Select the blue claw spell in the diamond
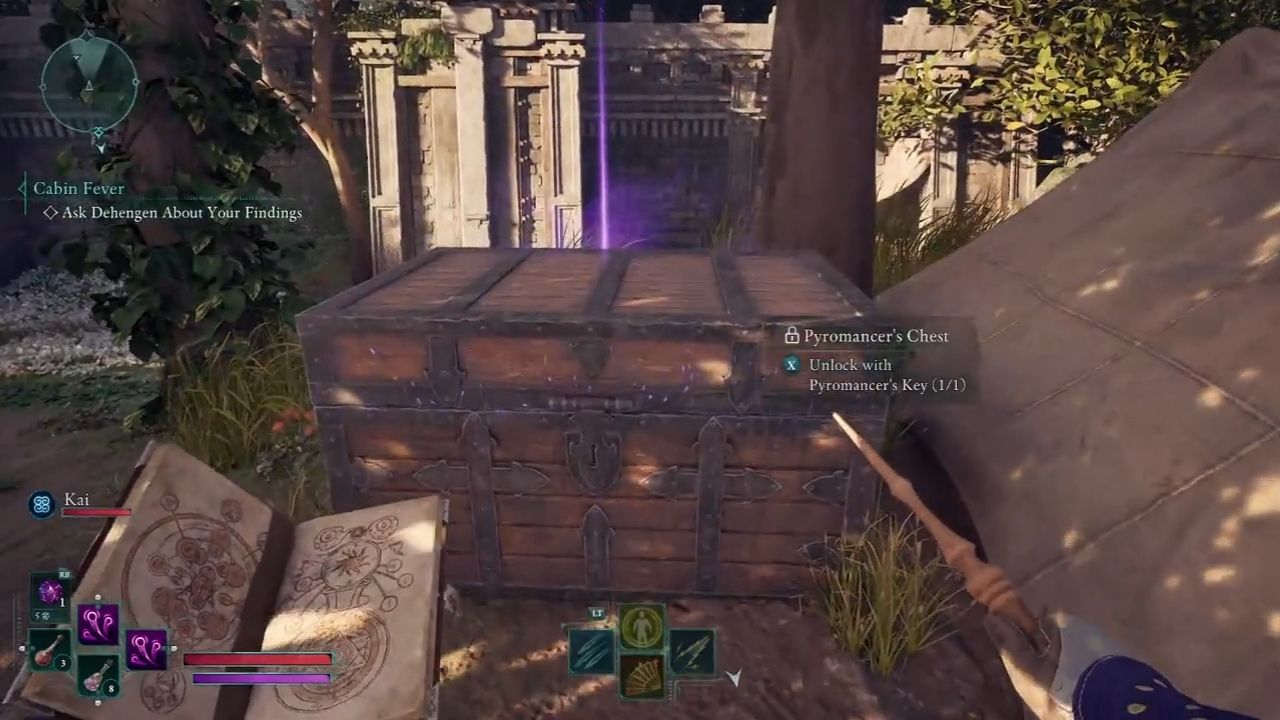This screenshot has width=1280, height=720. tap(591, 650)
